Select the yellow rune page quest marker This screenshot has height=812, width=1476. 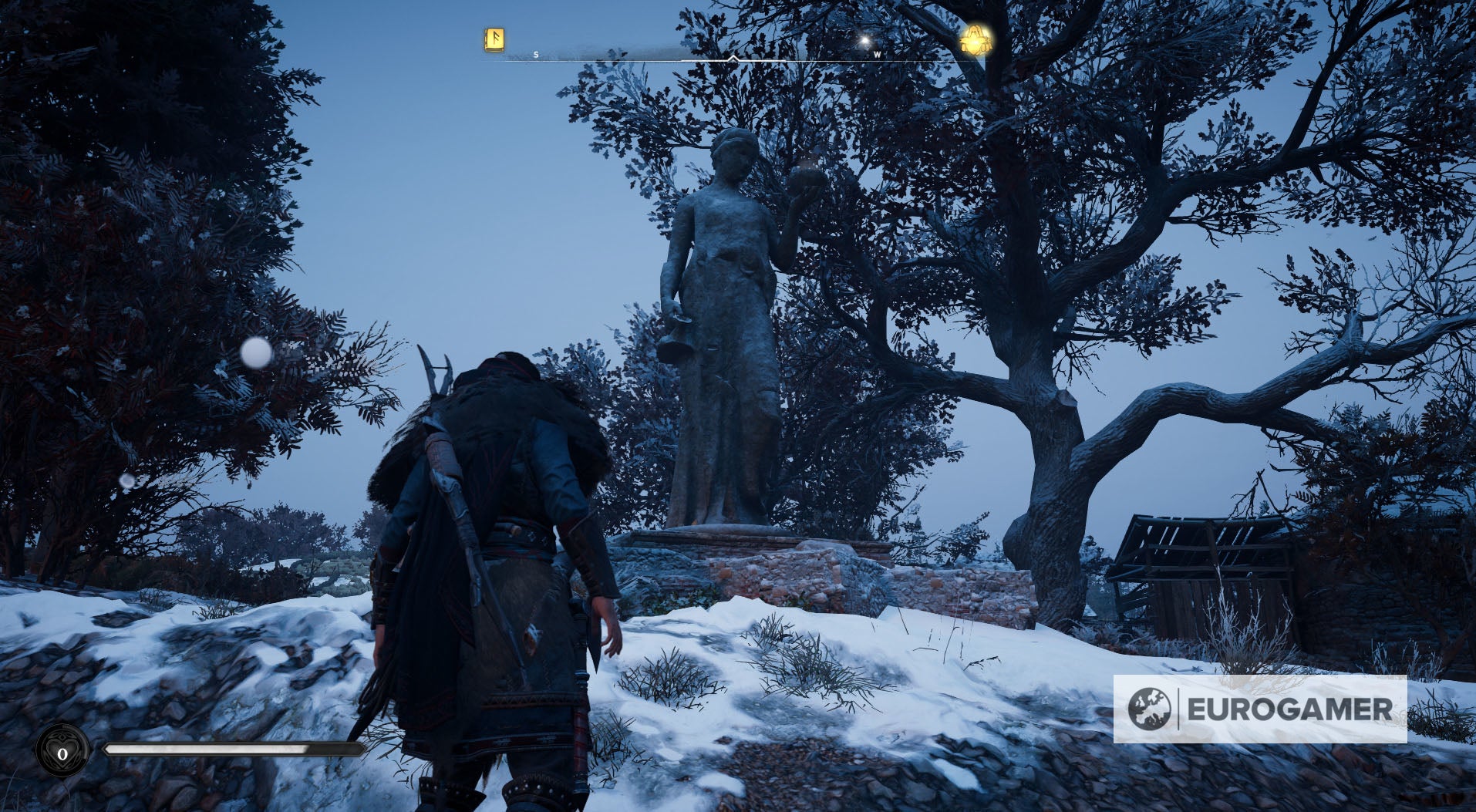pos(494,40)
